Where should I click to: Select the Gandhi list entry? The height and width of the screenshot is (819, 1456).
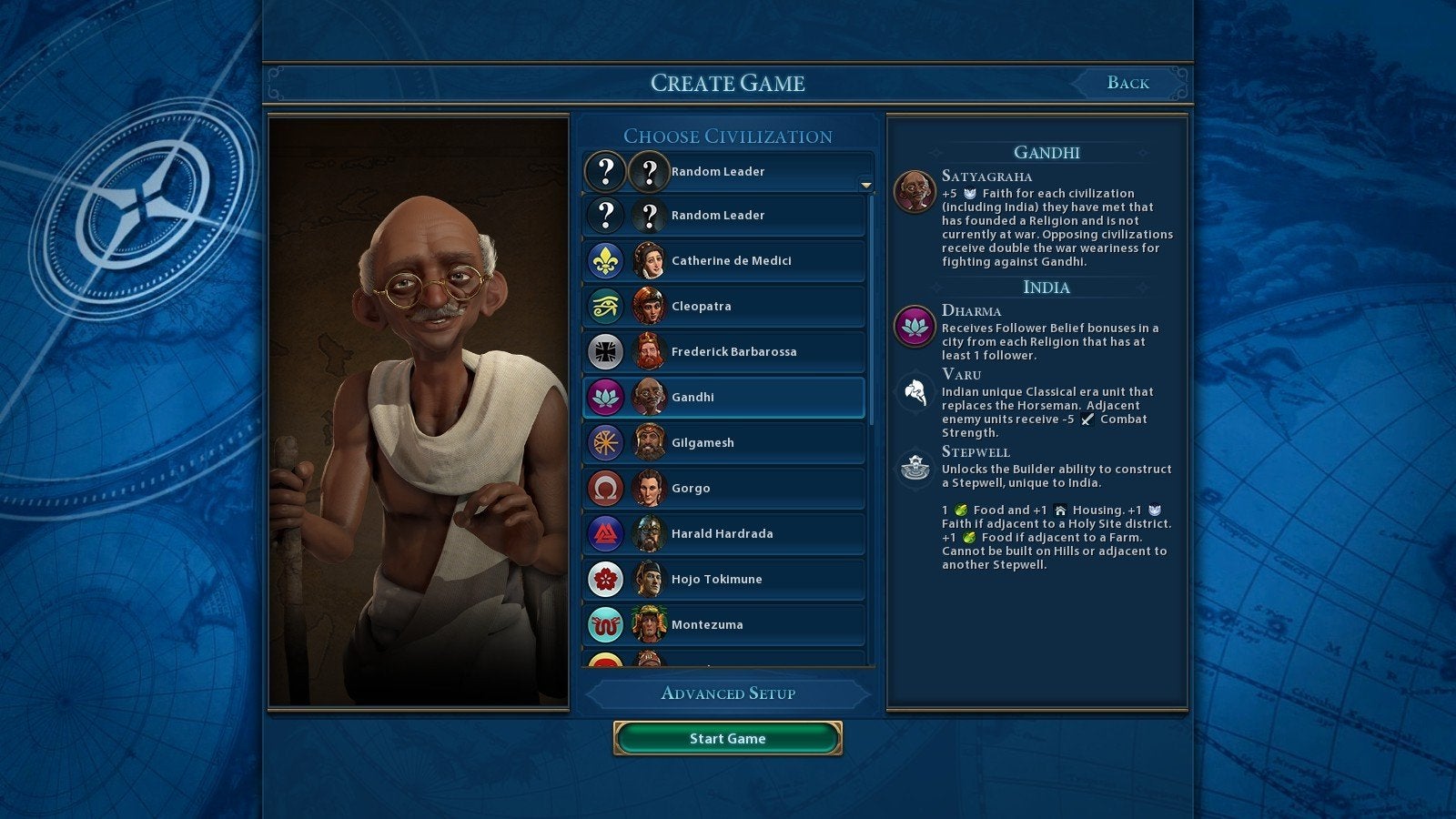click(x=723, y=398)
